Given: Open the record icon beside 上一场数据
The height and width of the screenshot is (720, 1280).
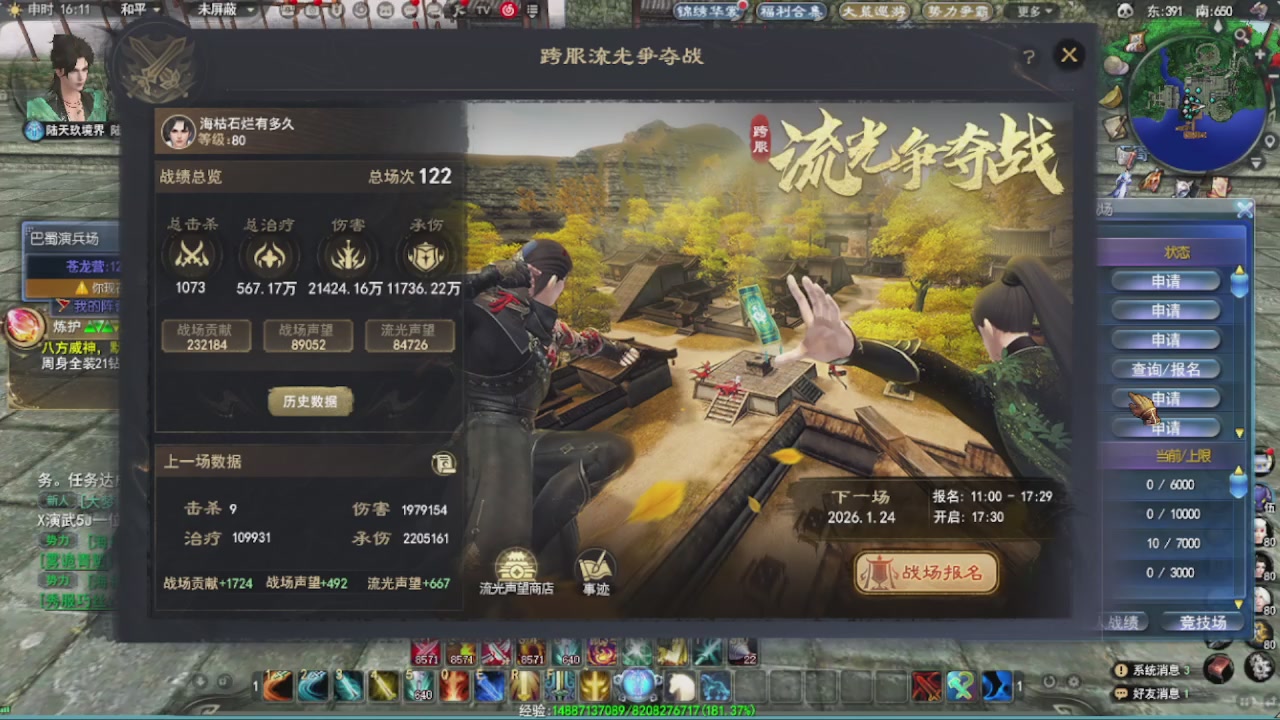Looking at the screenshot, I should (443, 464).
